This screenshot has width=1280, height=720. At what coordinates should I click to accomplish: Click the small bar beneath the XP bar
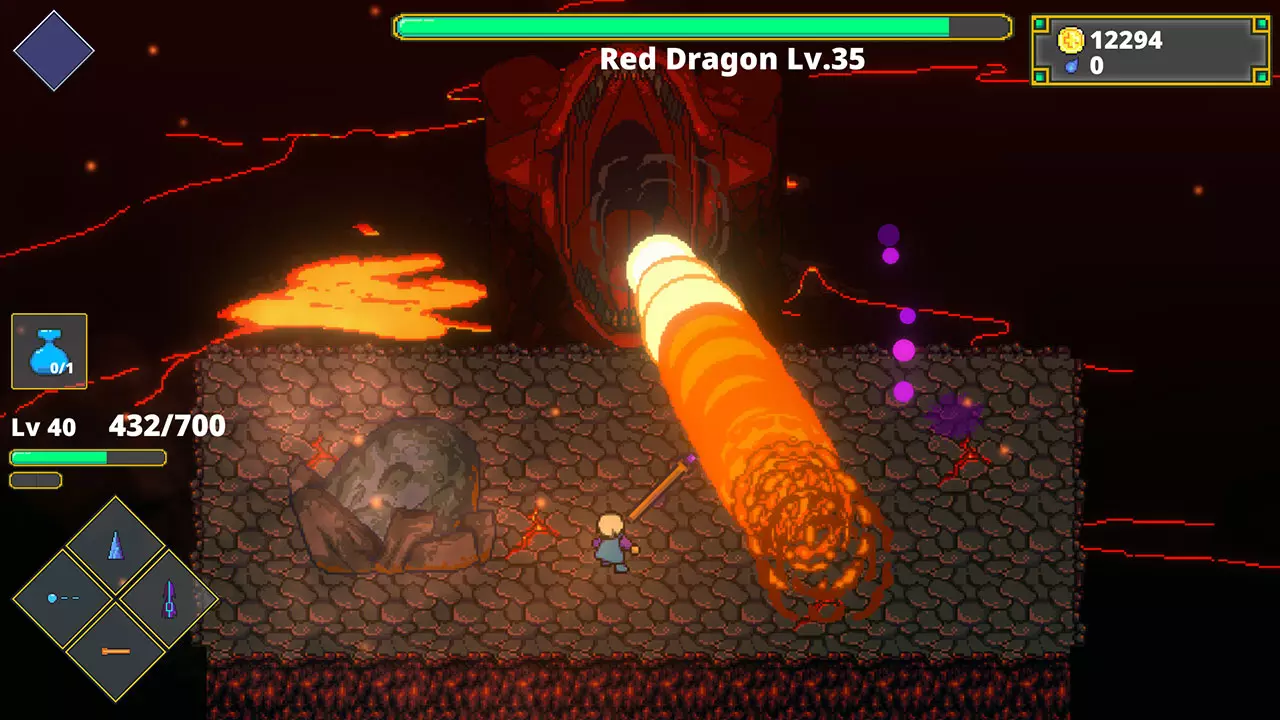click(36, 479)
